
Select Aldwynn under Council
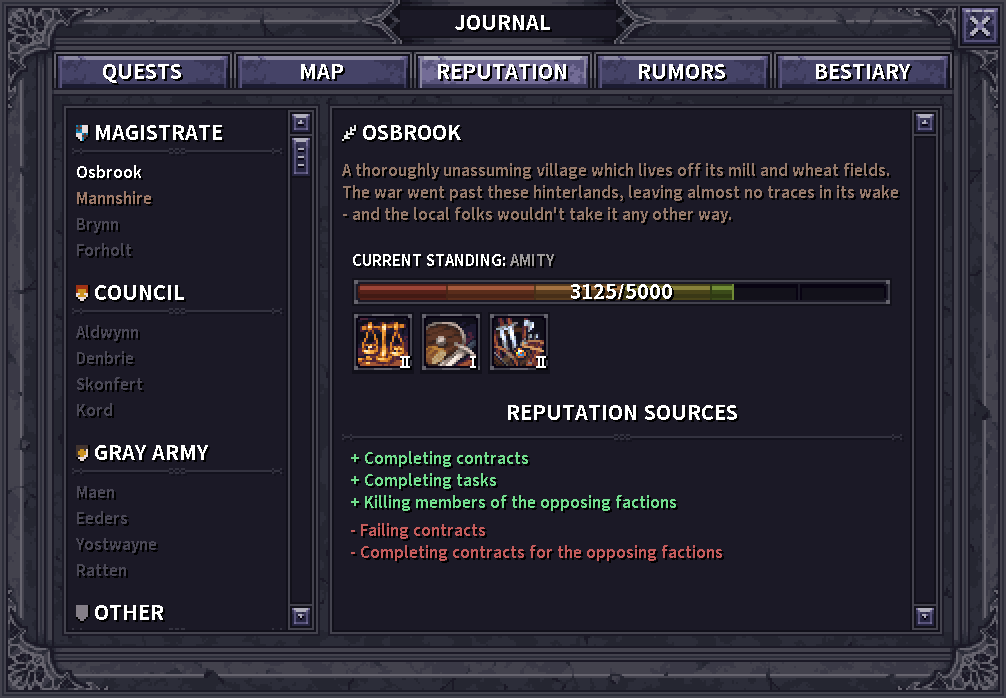pos(108,332)
